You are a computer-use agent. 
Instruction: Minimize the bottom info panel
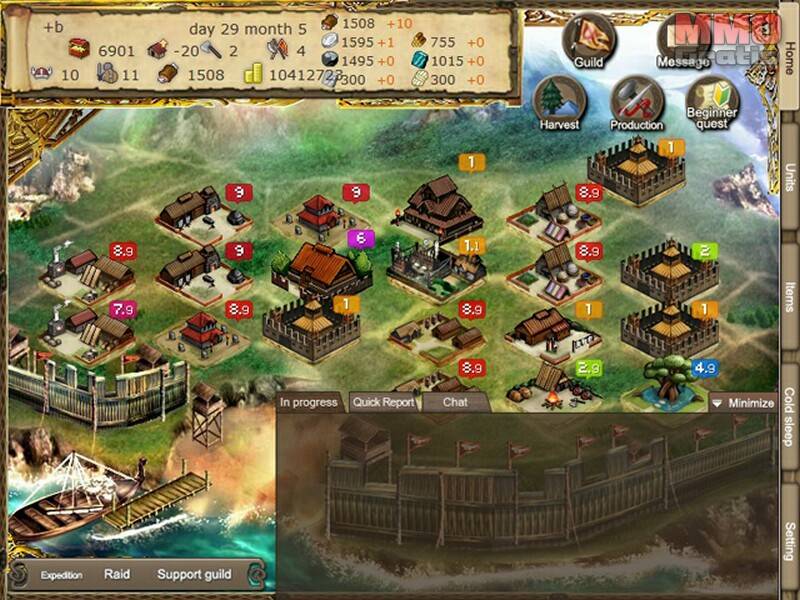tap(743, 403)
